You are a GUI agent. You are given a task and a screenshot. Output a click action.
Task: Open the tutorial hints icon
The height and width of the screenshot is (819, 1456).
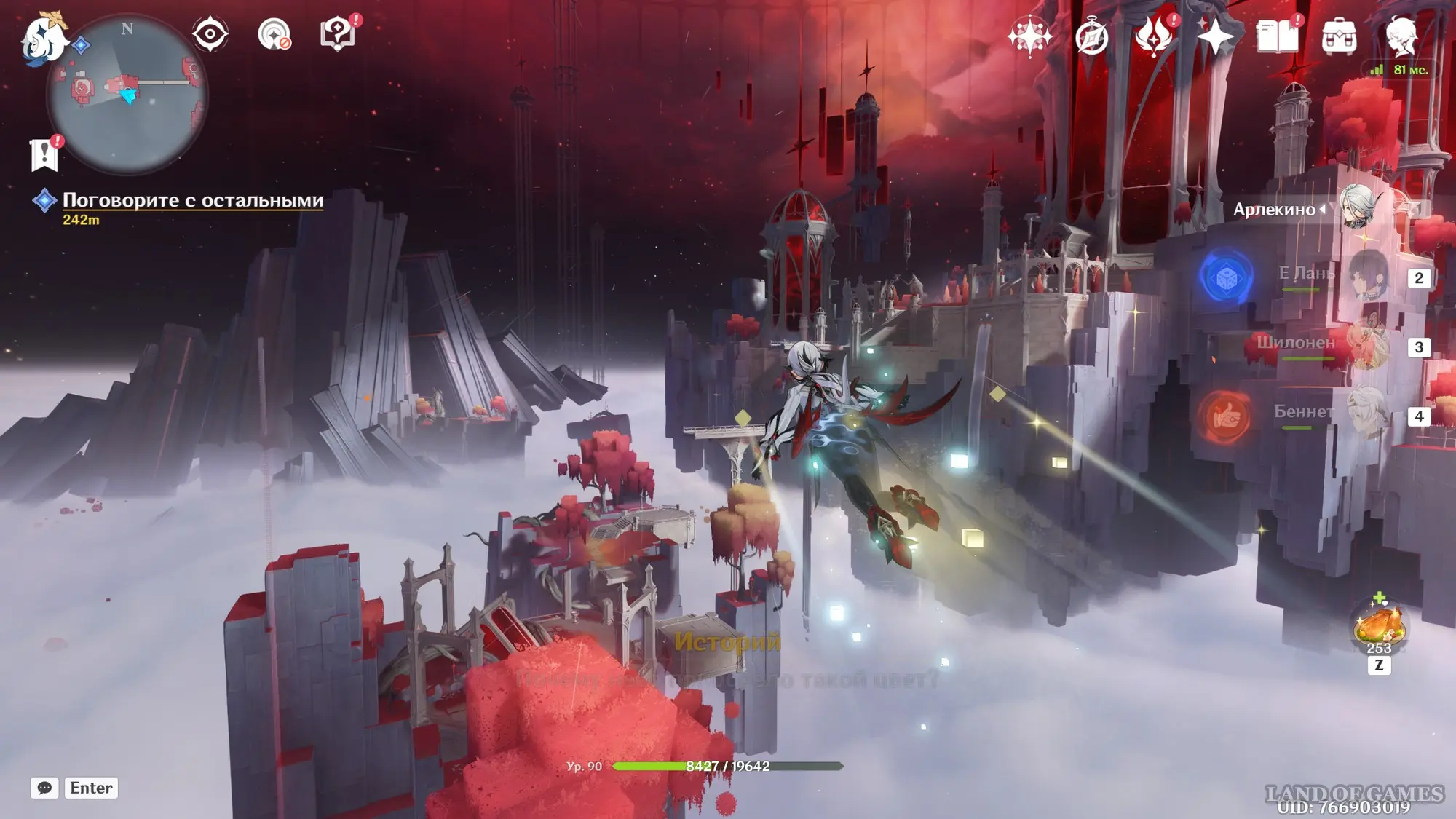(337, 34)
